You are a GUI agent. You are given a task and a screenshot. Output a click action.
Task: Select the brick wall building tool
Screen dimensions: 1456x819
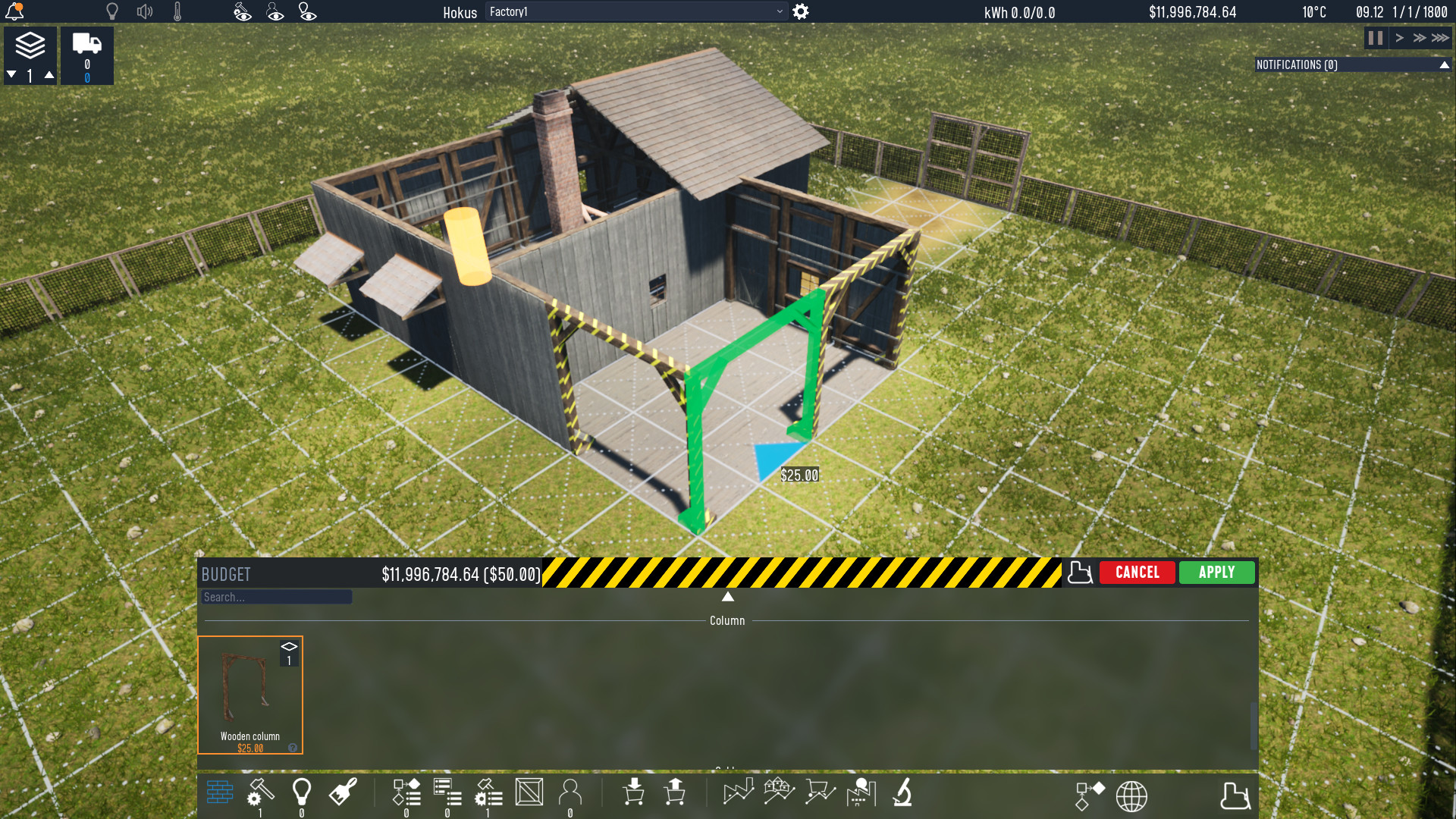coord(219,792)
